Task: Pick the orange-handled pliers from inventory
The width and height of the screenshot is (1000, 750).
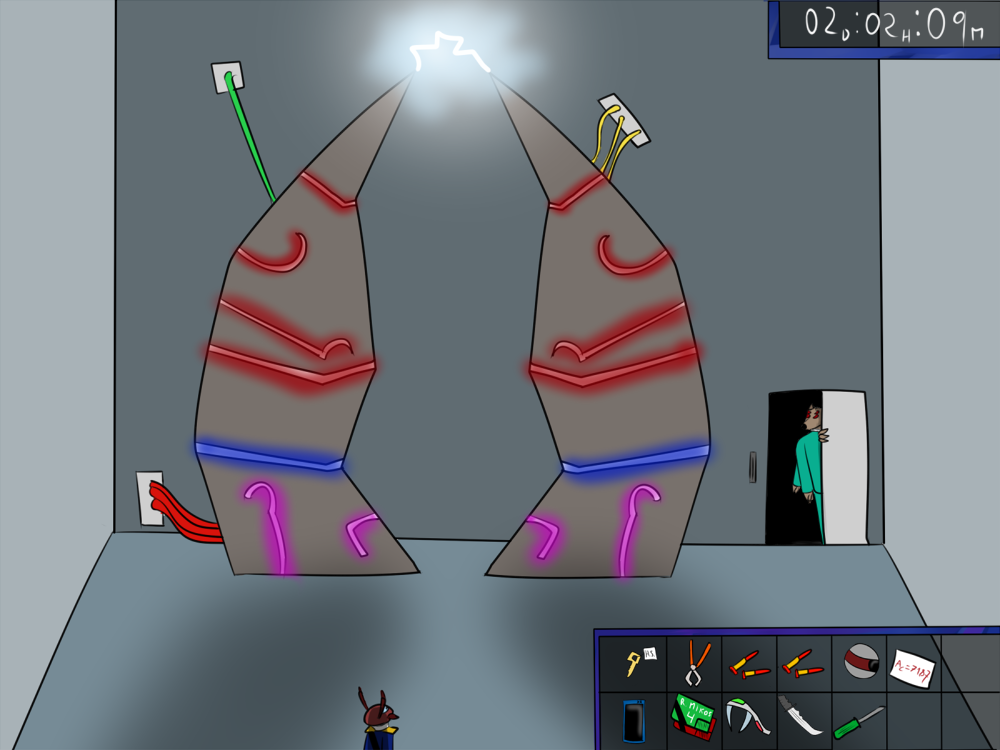Action: [x=694, y=662]
